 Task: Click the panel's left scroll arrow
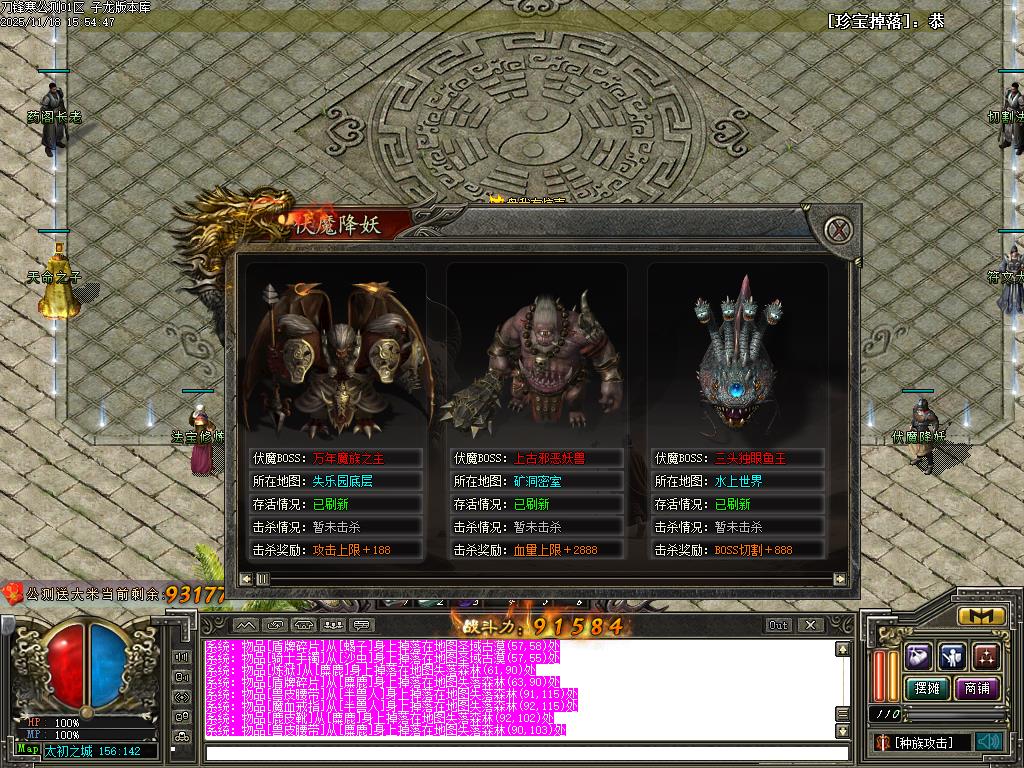pyautogui.click(x=246, y=579)
